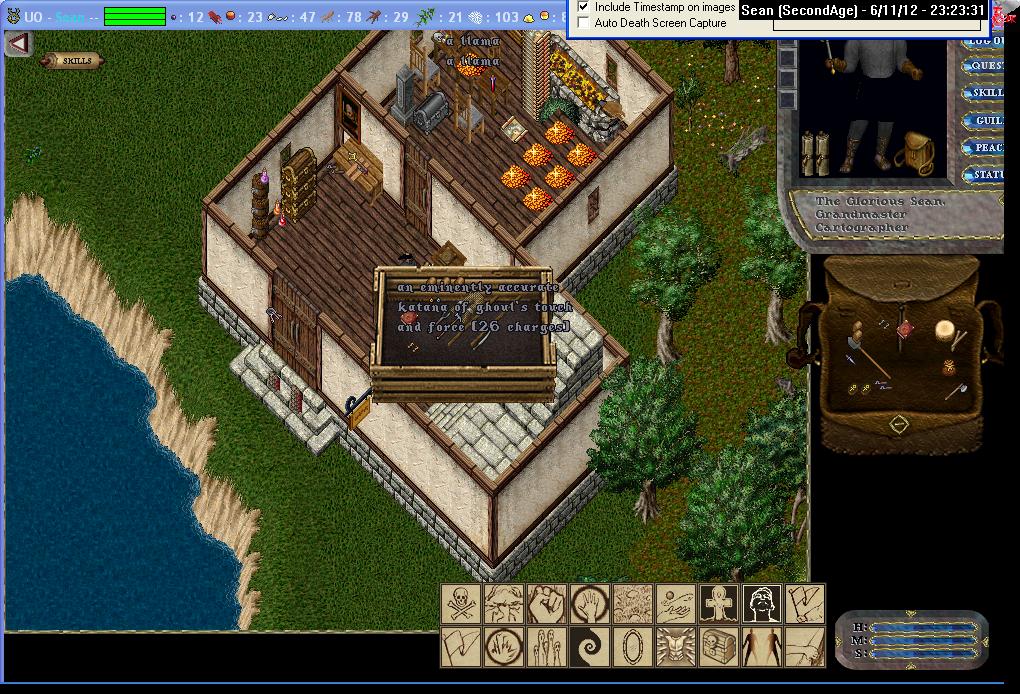
Task: Open the backpack on the paperdoll
Action: 913,154
